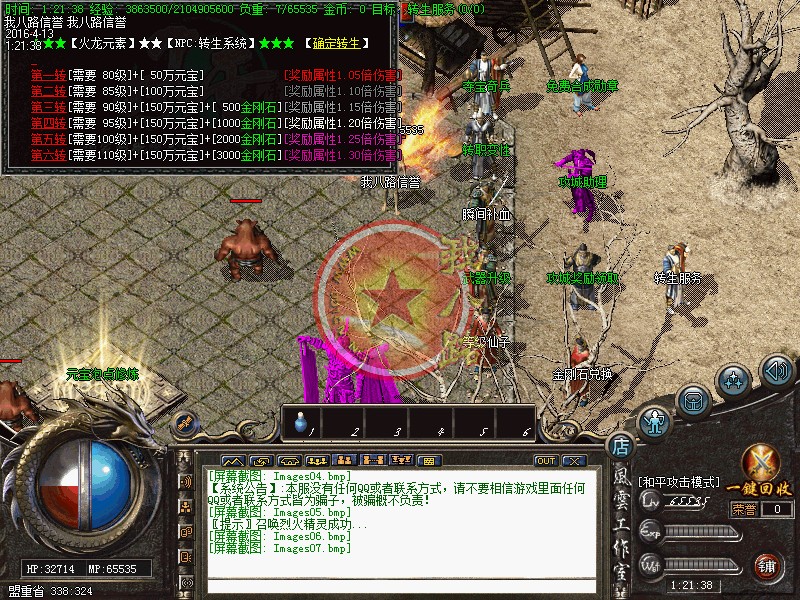Open the bag inventory button
The width and height of the screenshot is (800, 600).
point(692,401)
